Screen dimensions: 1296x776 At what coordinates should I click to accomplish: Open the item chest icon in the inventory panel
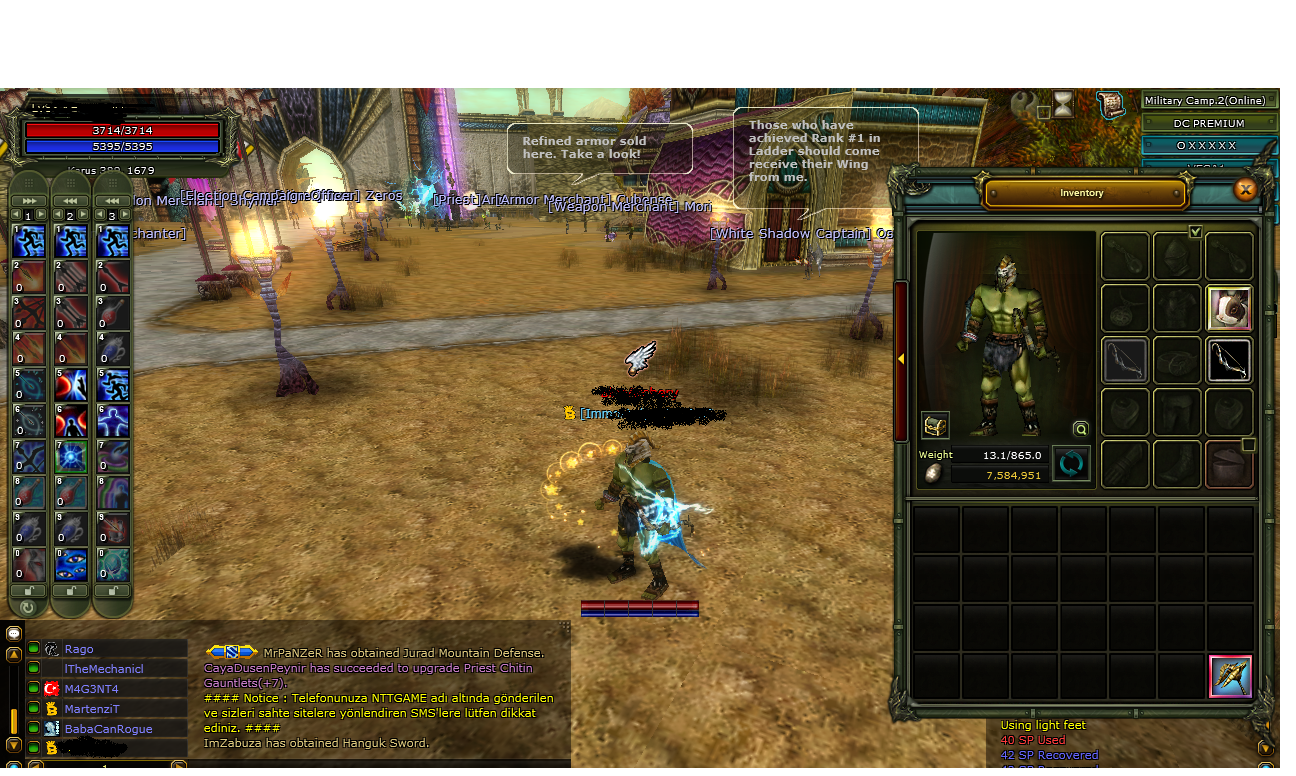coord(934,426)
